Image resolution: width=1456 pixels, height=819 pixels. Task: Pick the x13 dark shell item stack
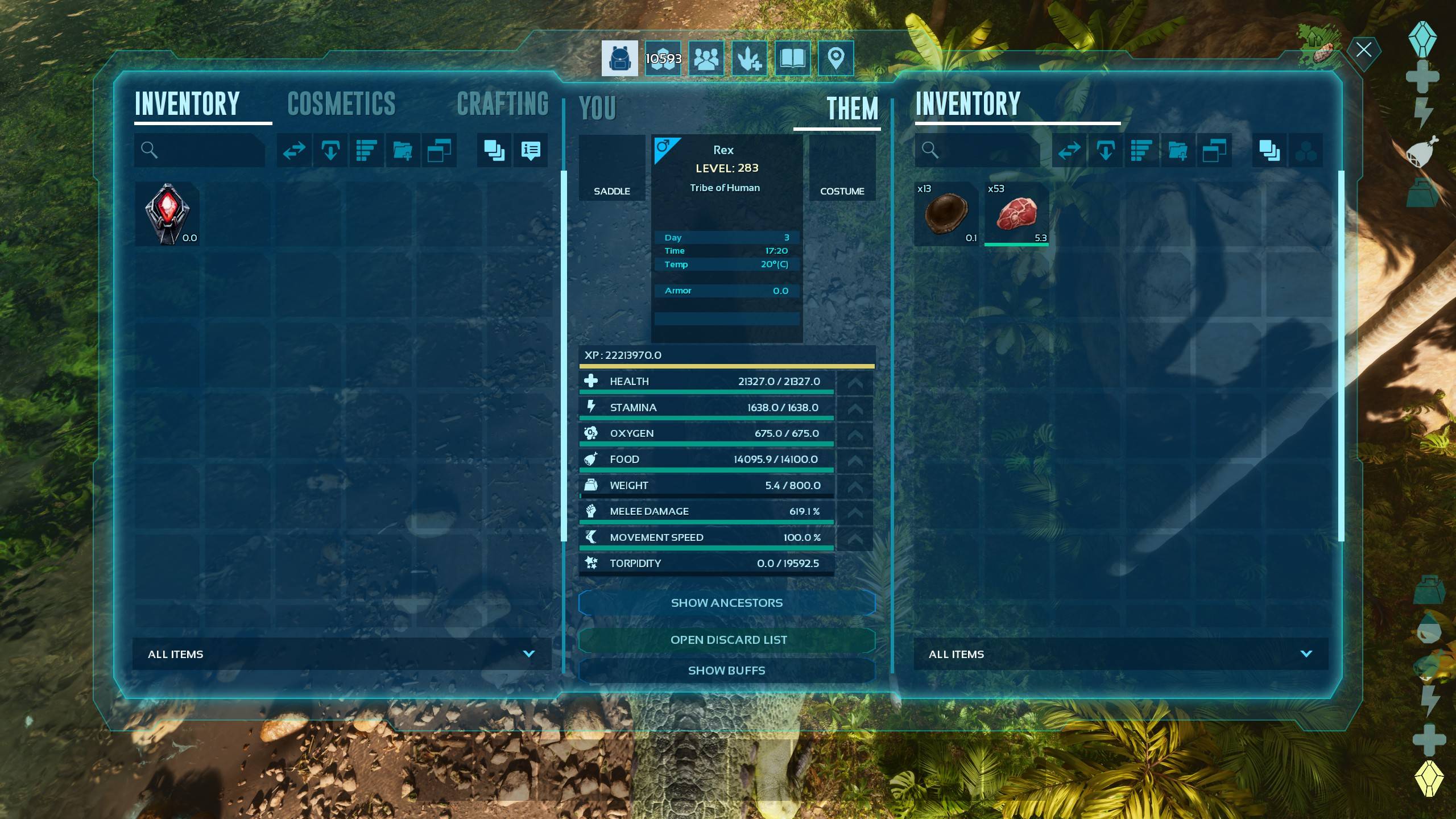(946, 214)
